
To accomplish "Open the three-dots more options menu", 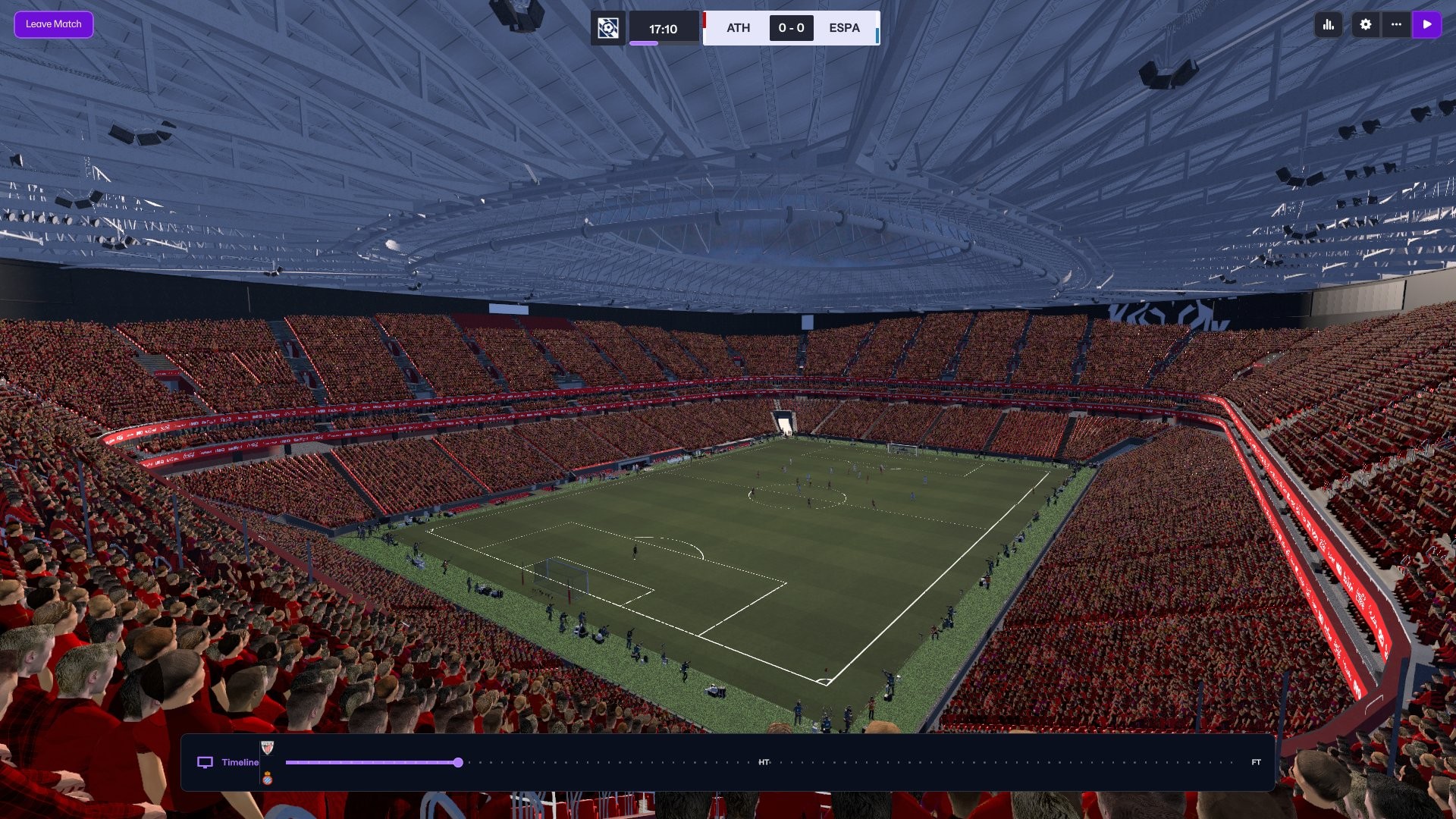I will coord(1396,24).
